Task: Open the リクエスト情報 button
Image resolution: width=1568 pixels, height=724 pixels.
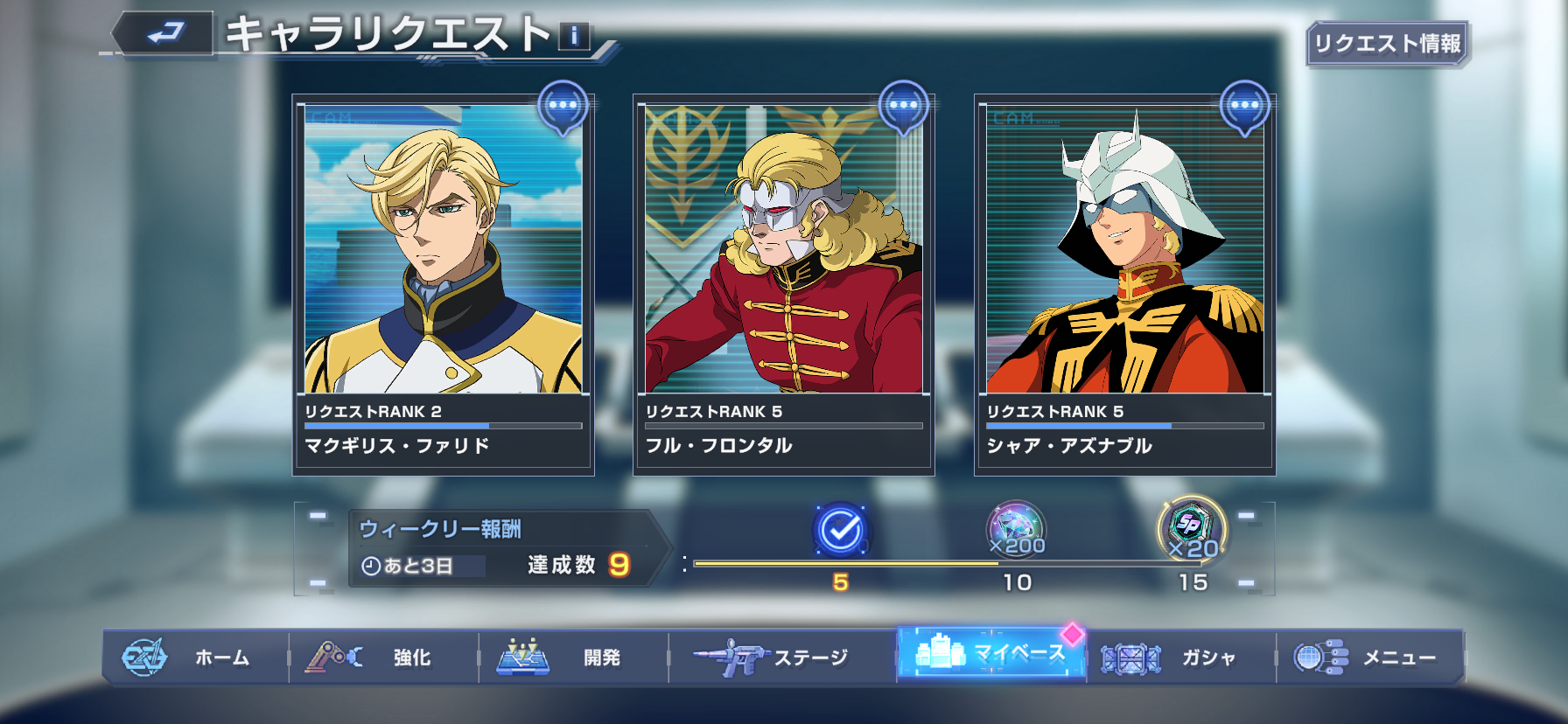Action: pos(1387,44)
